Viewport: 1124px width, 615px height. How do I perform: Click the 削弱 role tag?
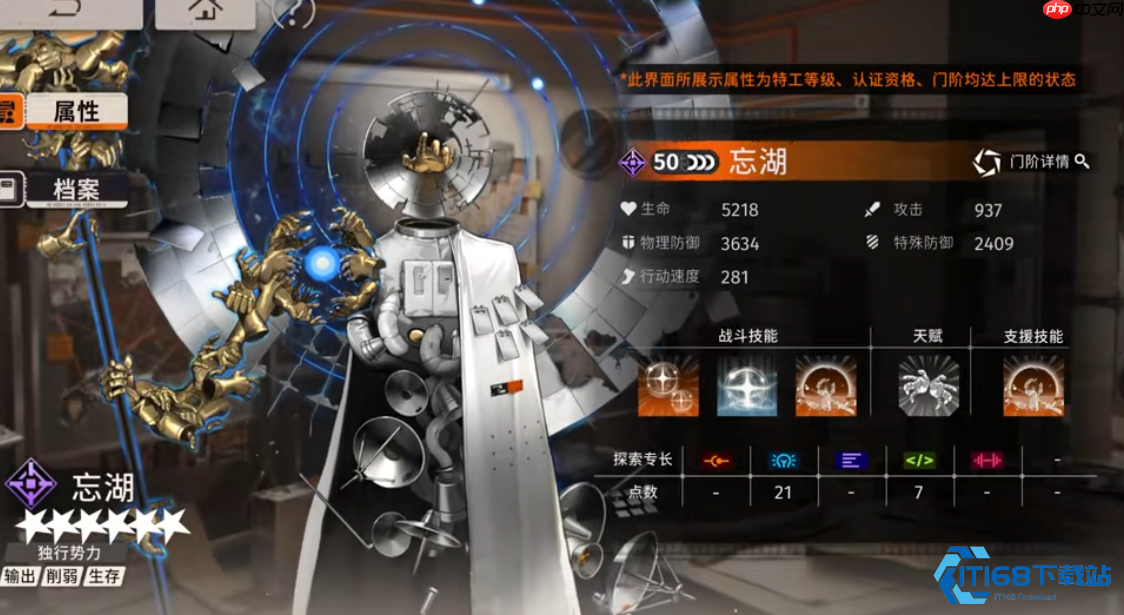(62, 576)
